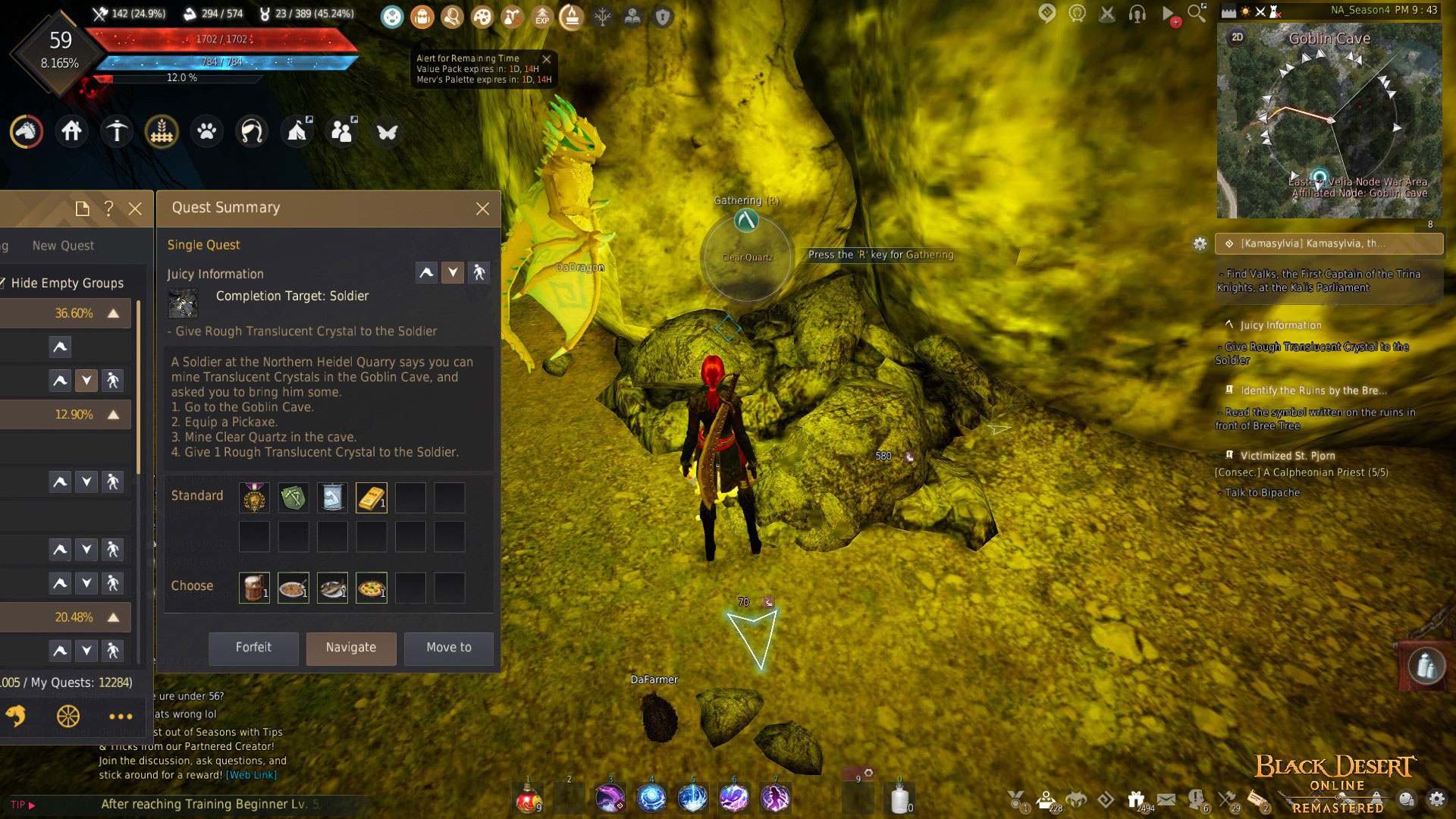The image size is (1456, 819).
Task: Select the gold bar reward in Standard row
Action: coord(371,497)
